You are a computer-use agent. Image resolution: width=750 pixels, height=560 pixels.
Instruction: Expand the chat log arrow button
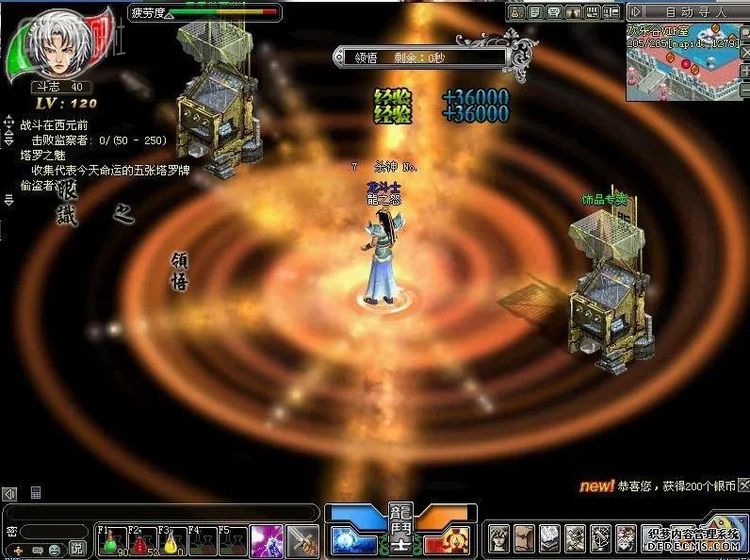pyautogui.click(x=9, y=494)
